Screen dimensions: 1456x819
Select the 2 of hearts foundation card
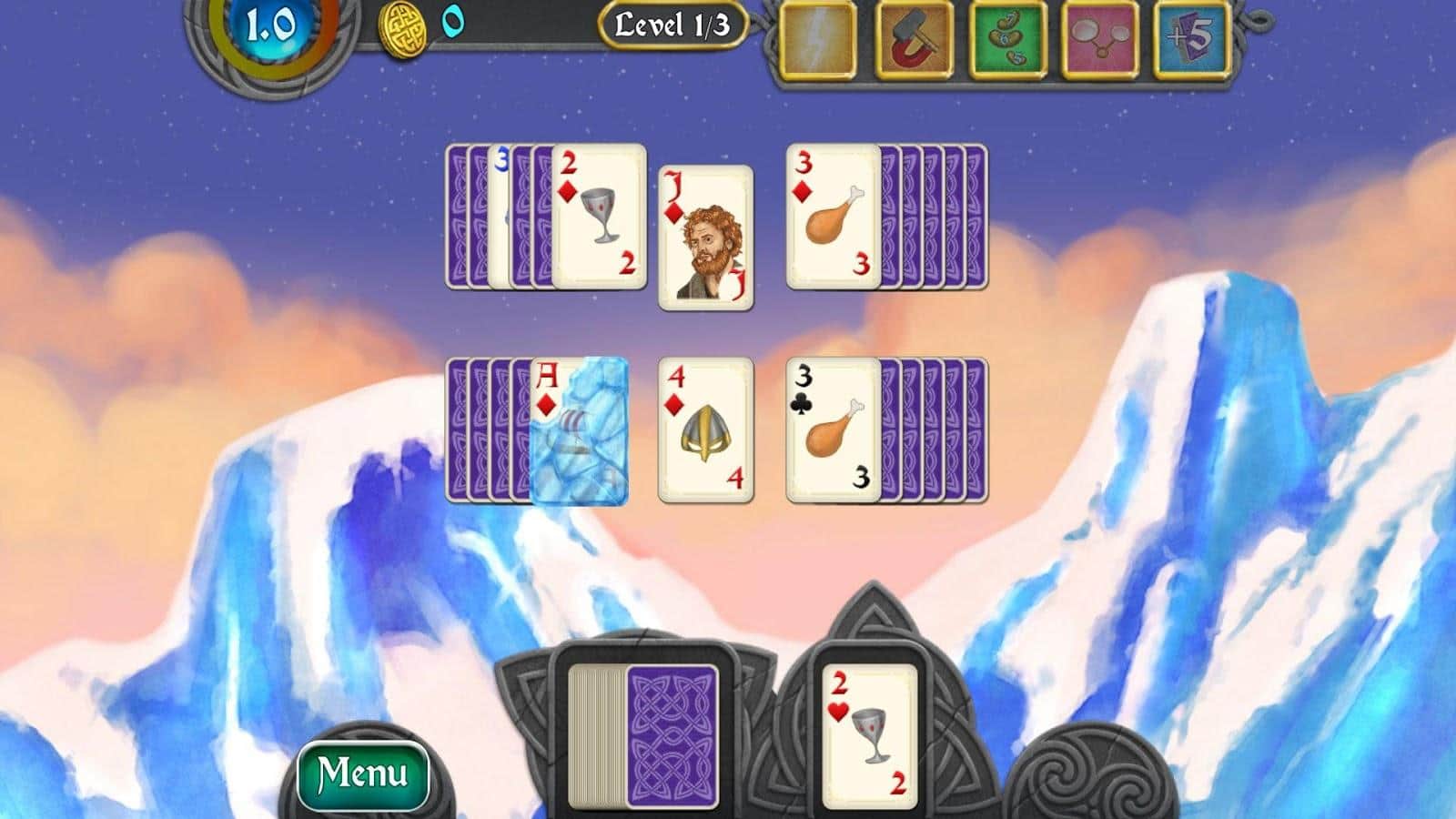pyautogui.click(x=869, y=736)
